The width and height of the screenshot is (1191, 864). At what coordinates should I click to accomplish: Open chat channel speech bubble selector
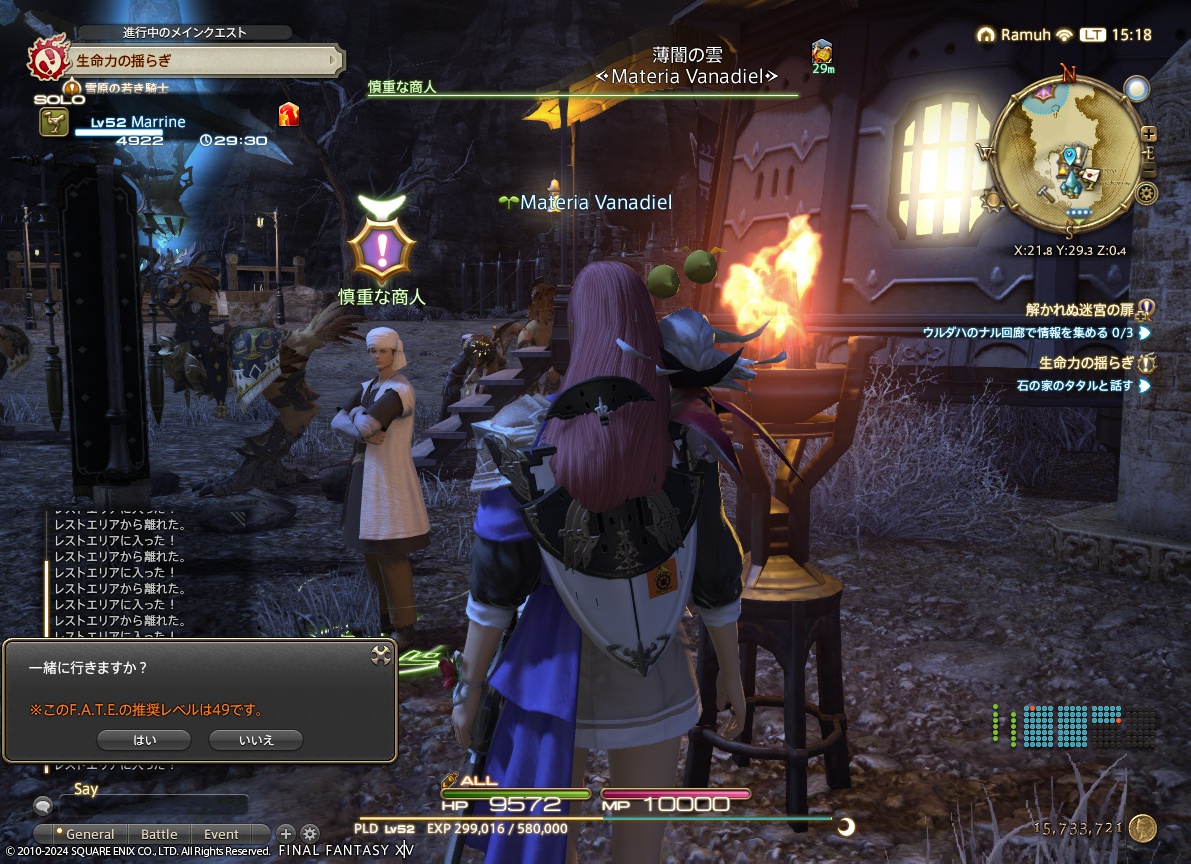point(43,805)
